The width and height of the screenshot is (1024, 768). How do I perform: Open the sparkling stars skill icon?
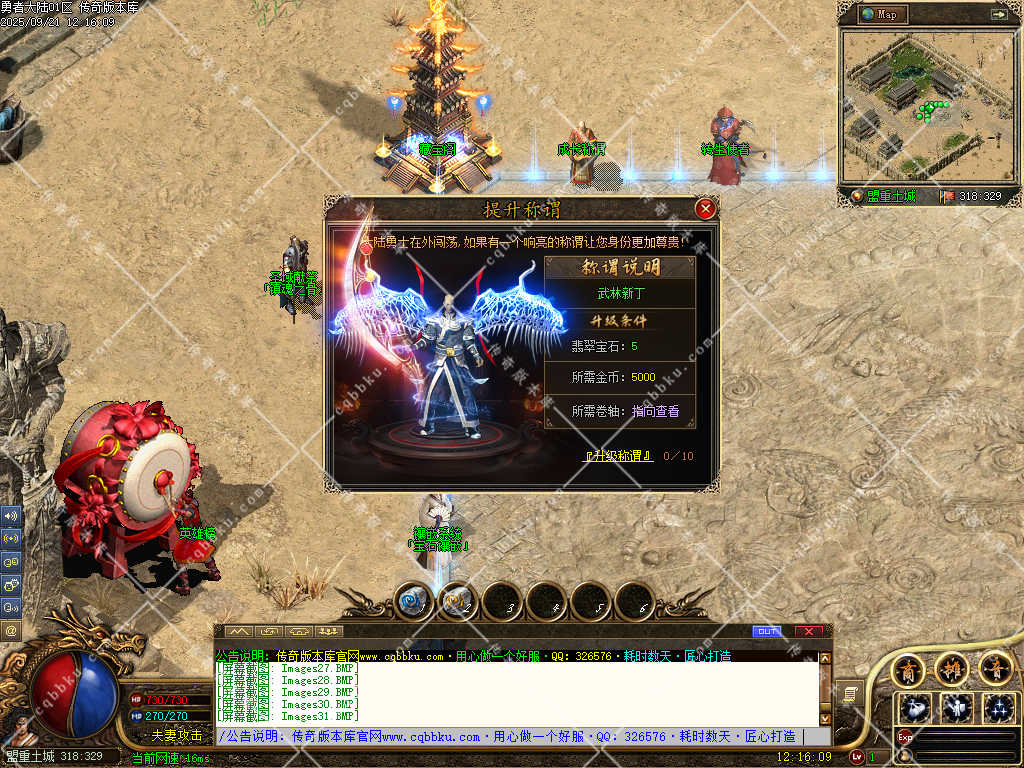(999, 707)
